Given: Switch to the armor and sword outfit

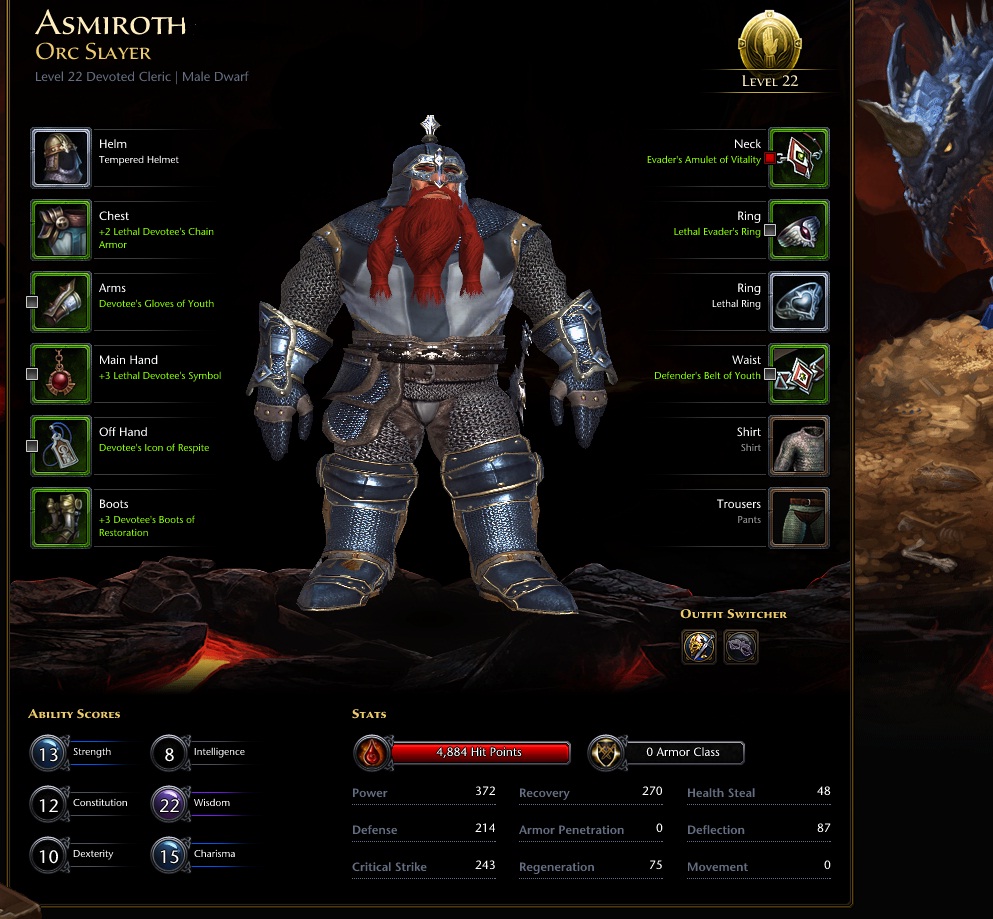Looking at the screenshot, I should (699, 647).
